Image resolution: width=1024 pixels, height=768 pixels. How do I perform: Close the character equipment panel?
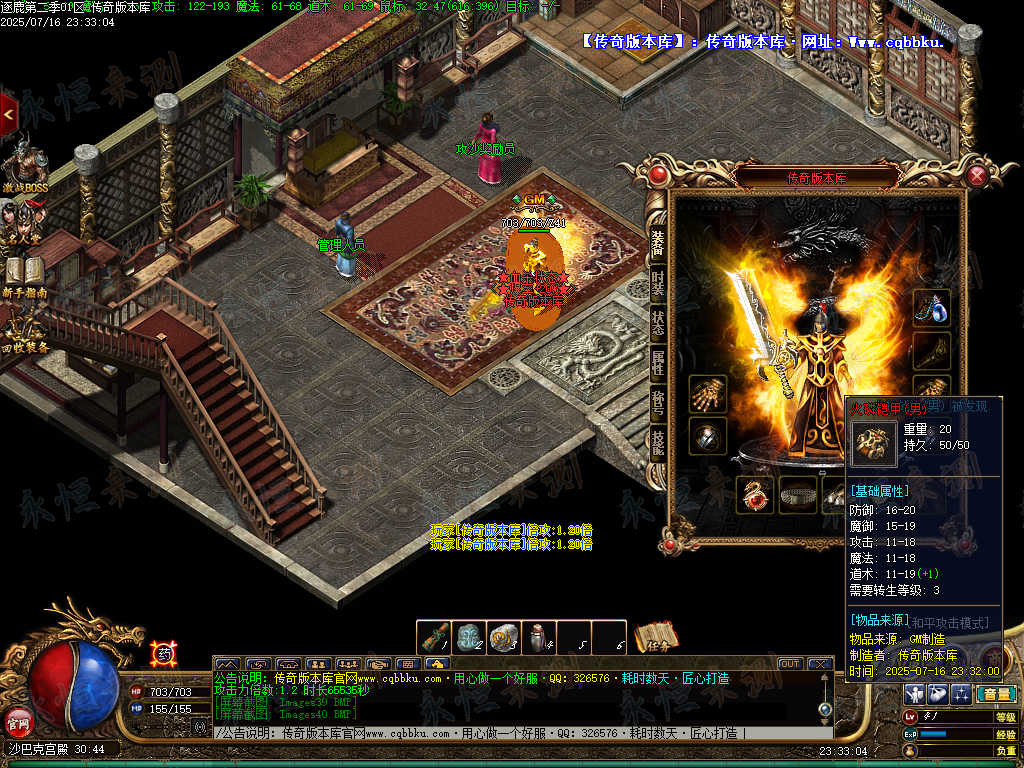tap(977, 176)
